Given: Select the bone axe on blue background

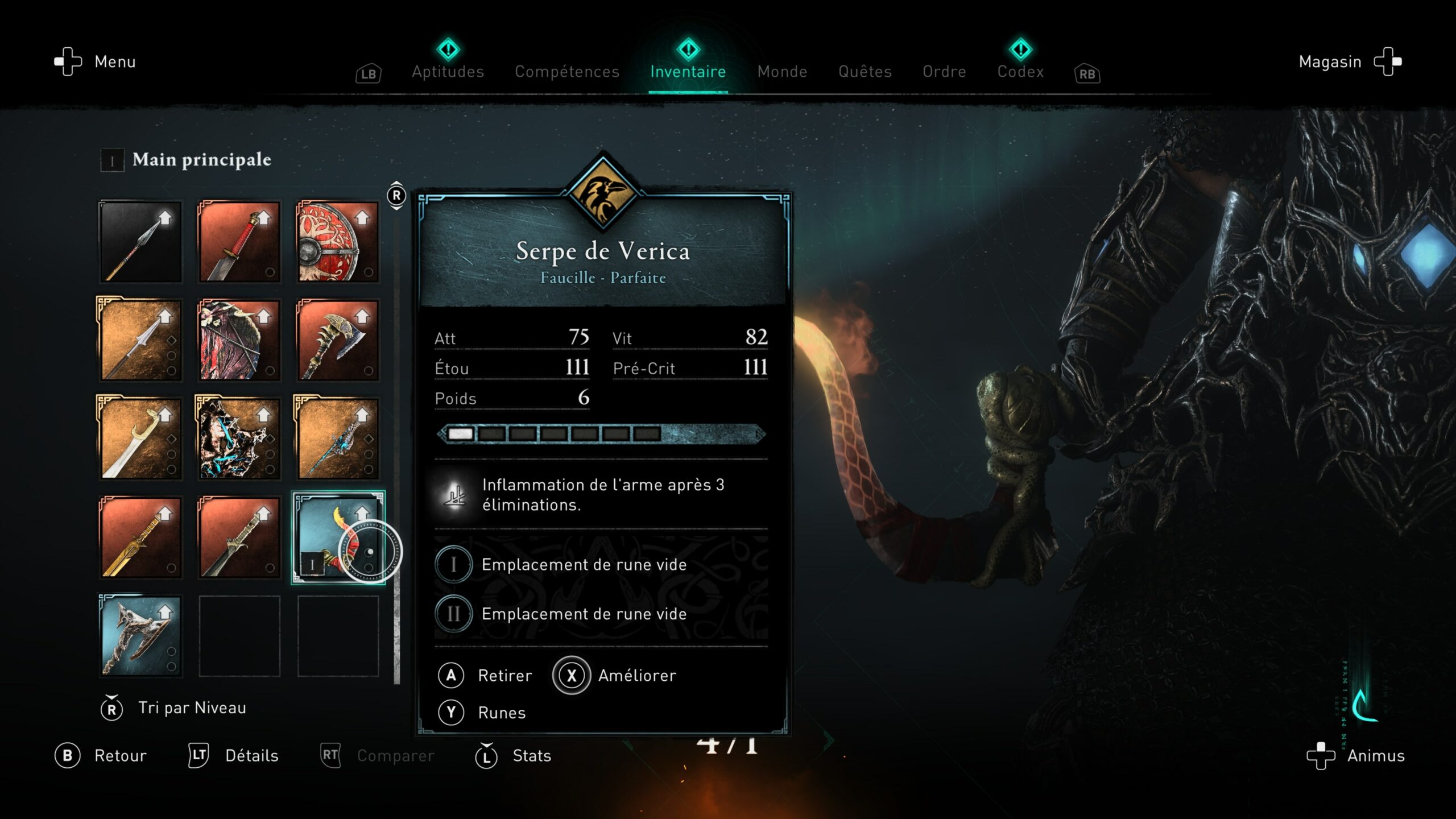Looking at the screenshot, I should pos(140,636).
